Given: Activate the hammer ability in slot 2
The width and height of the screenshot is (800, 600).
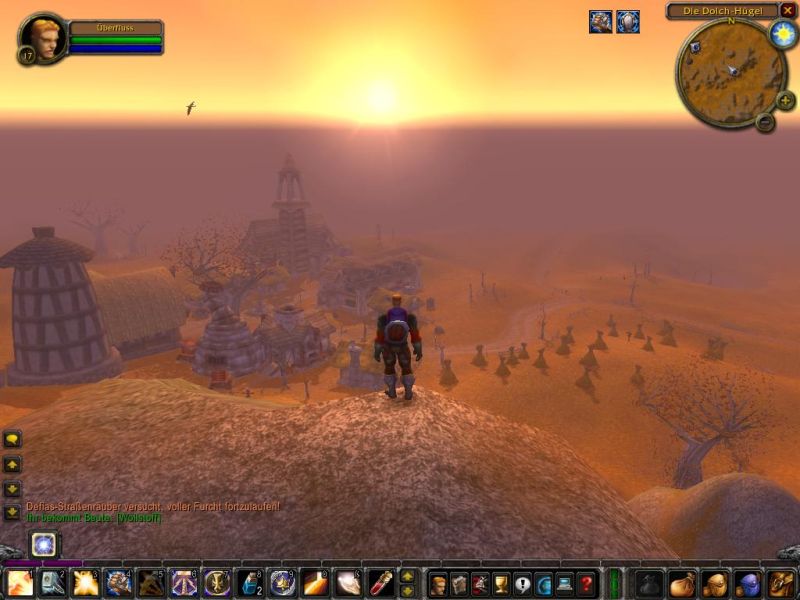Looking at the screenshot, I should (53, 583).
